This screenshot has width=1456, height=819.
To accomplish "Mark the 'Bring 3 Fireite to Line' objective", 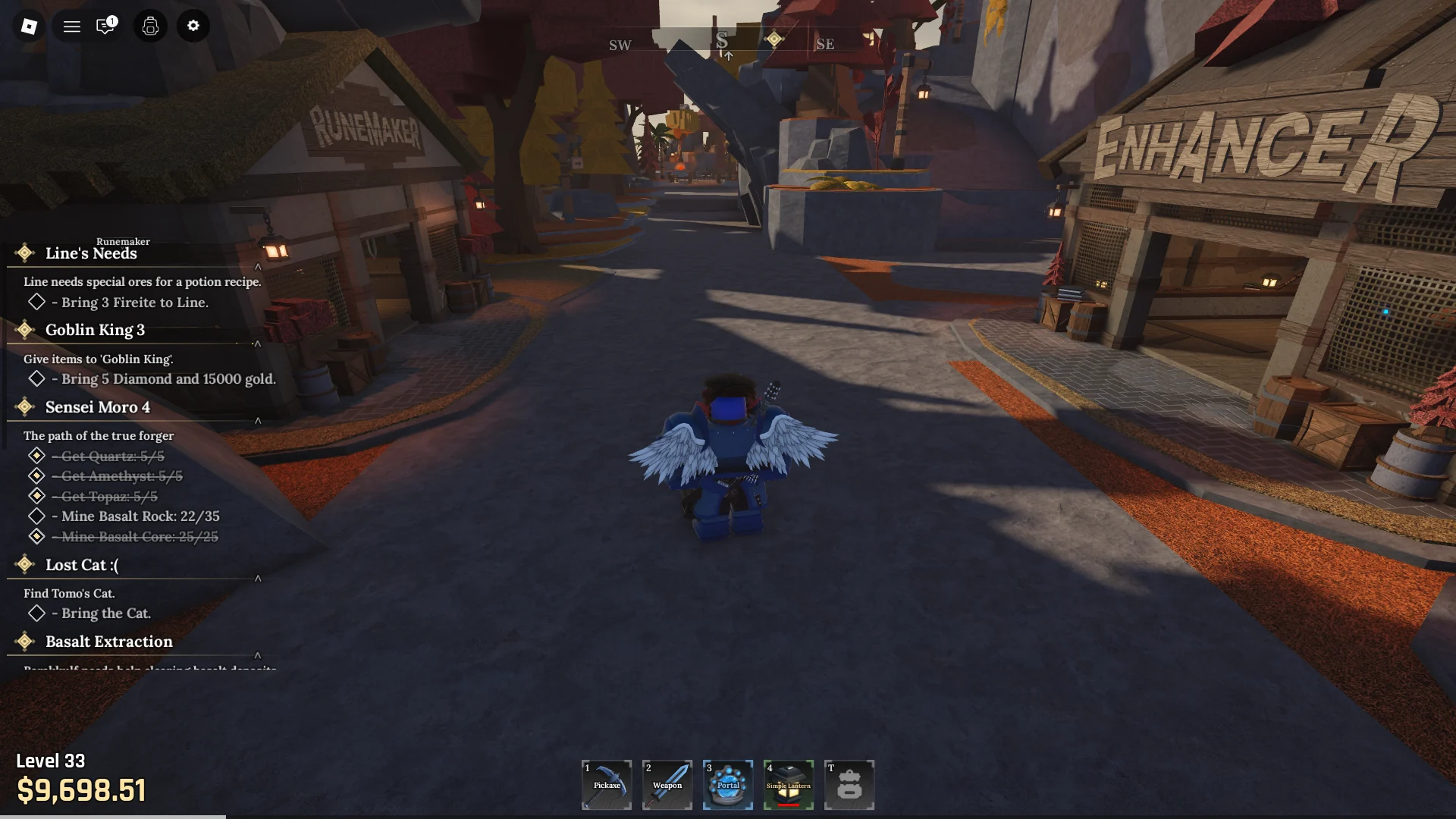I will coord(36,302).
